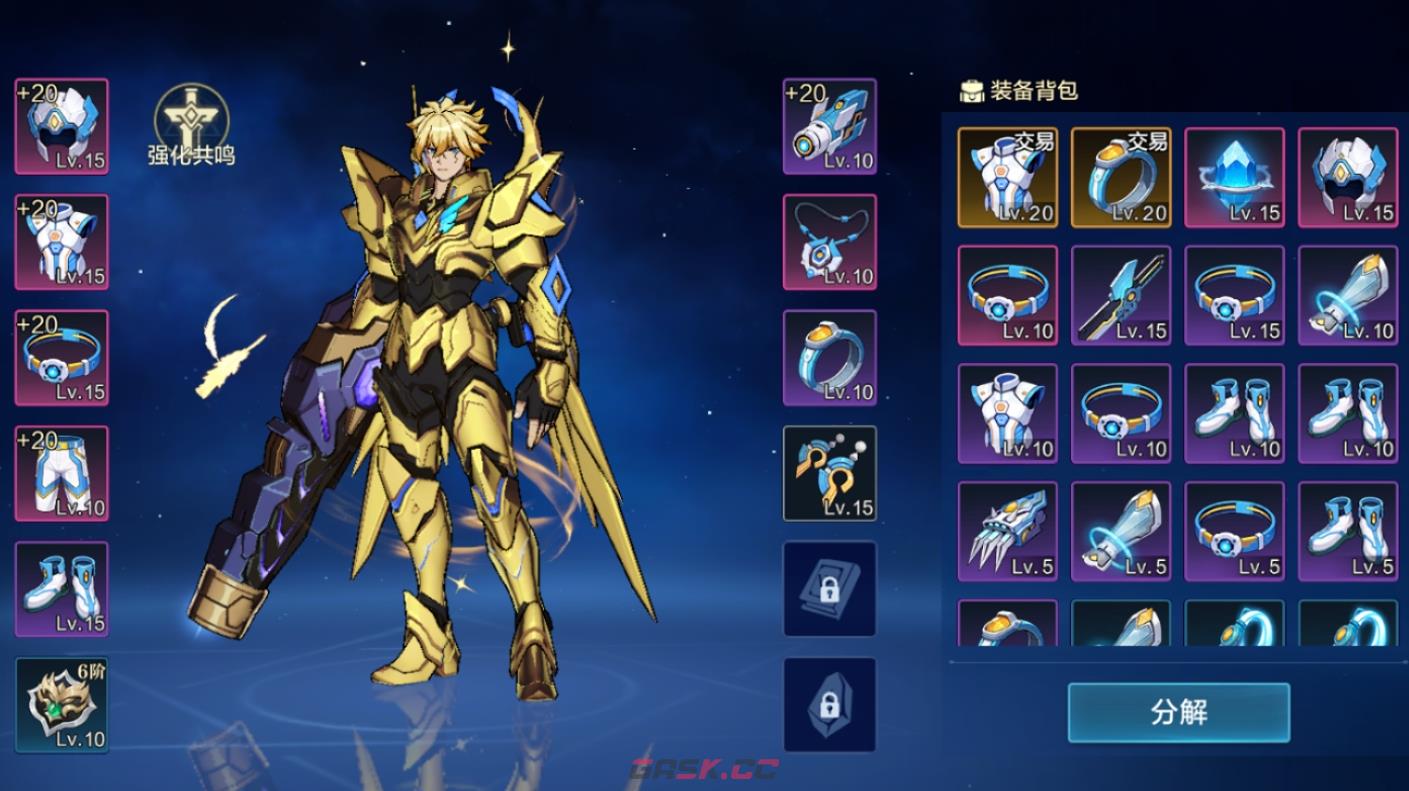The height and width of the screenshot is (791, 1409).
Task: Choose the Lv.15 blue crystal item
Action: coord(1234,177)
